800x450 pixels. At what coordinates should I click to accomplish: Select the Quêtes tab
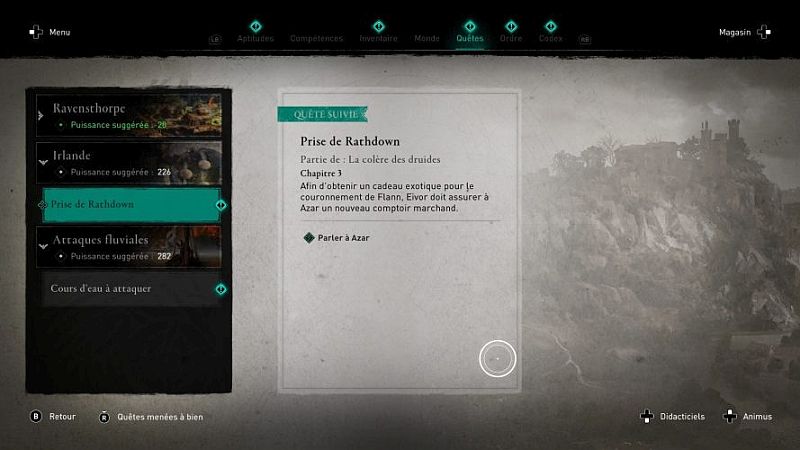click(469, 38)
